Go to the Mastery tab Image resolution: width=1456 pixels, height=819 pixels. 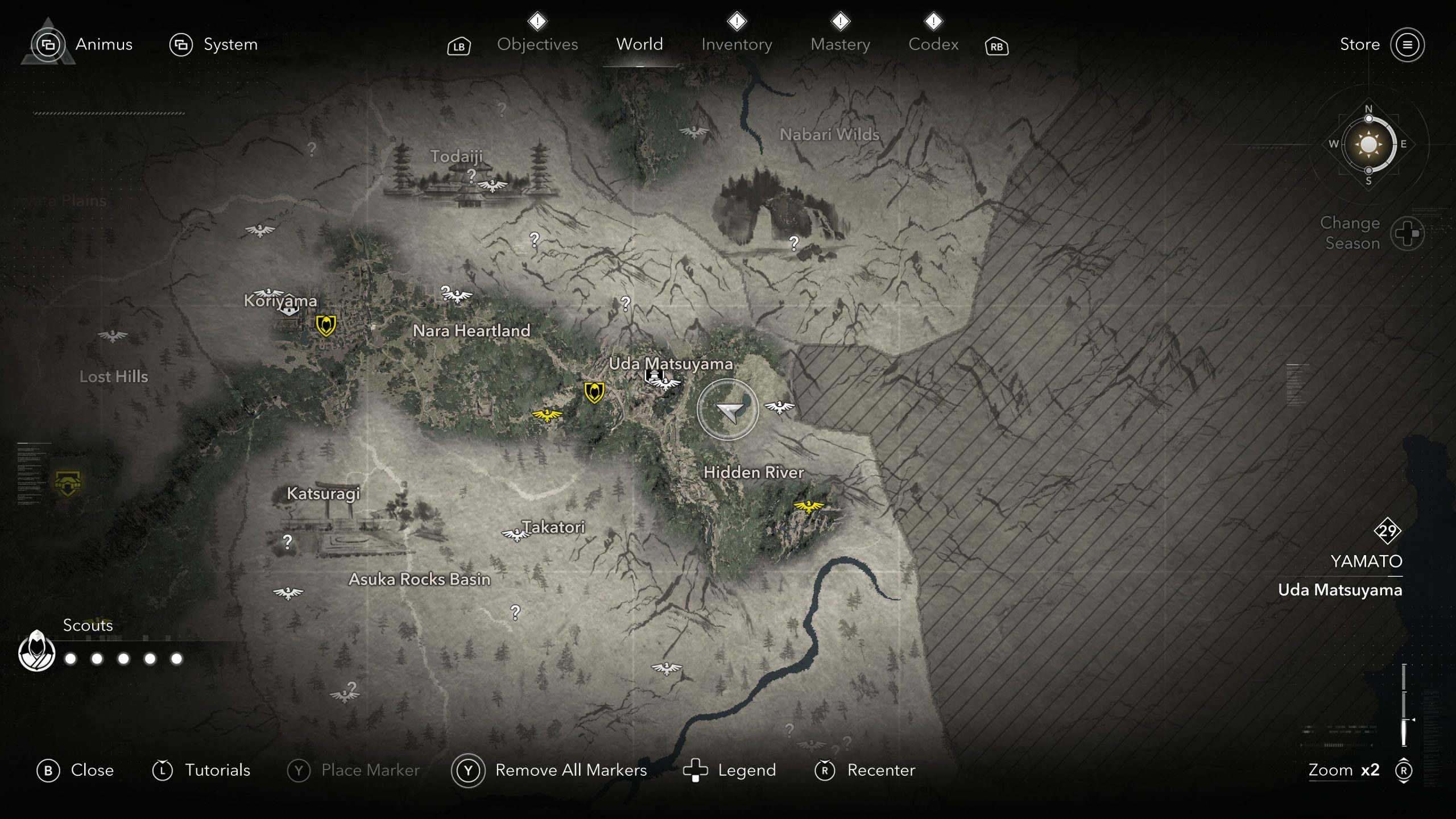coord(840,44)
